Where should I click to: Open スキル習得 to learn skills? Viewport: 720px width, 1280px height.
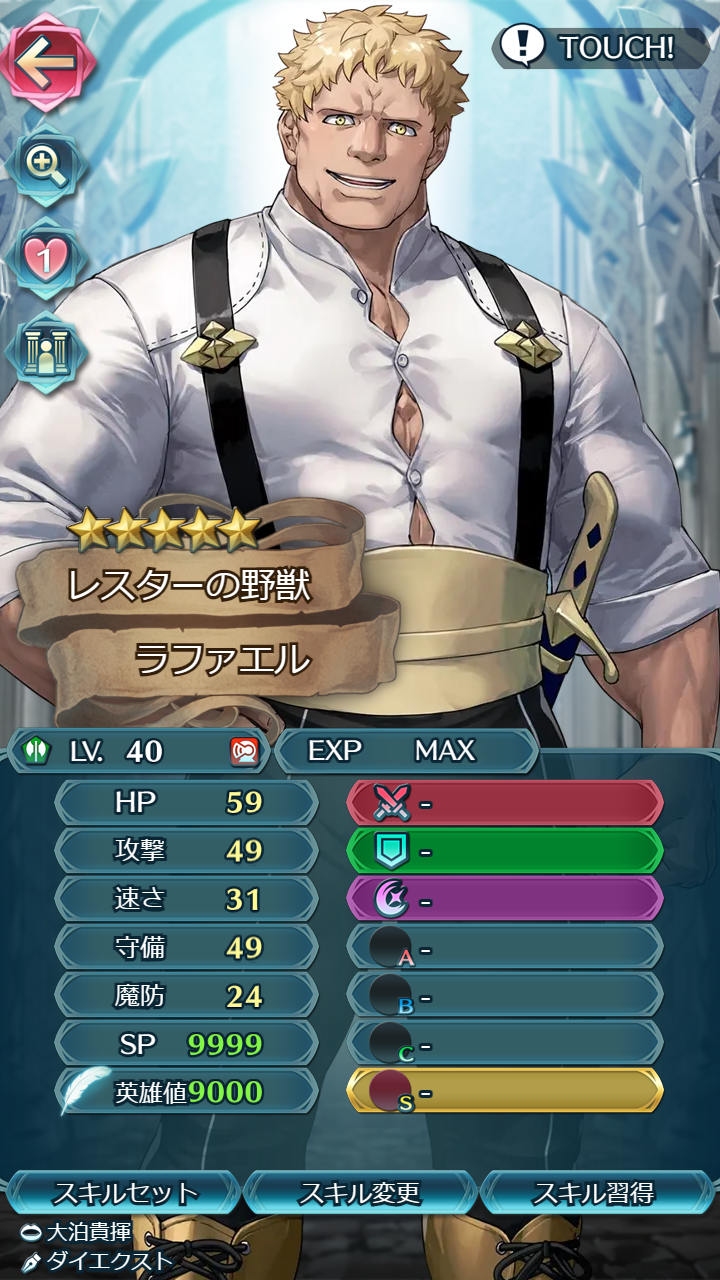coord(594,1193)
